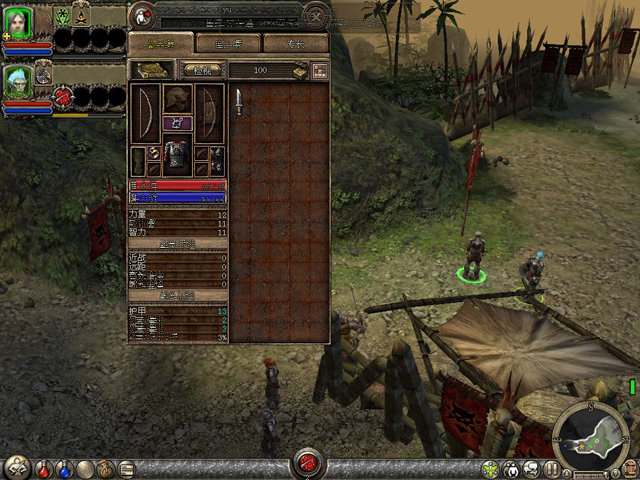Pick up the dagger in inventory
The image size is (640, 480).
pyautogui.click(x=239, y=102)
